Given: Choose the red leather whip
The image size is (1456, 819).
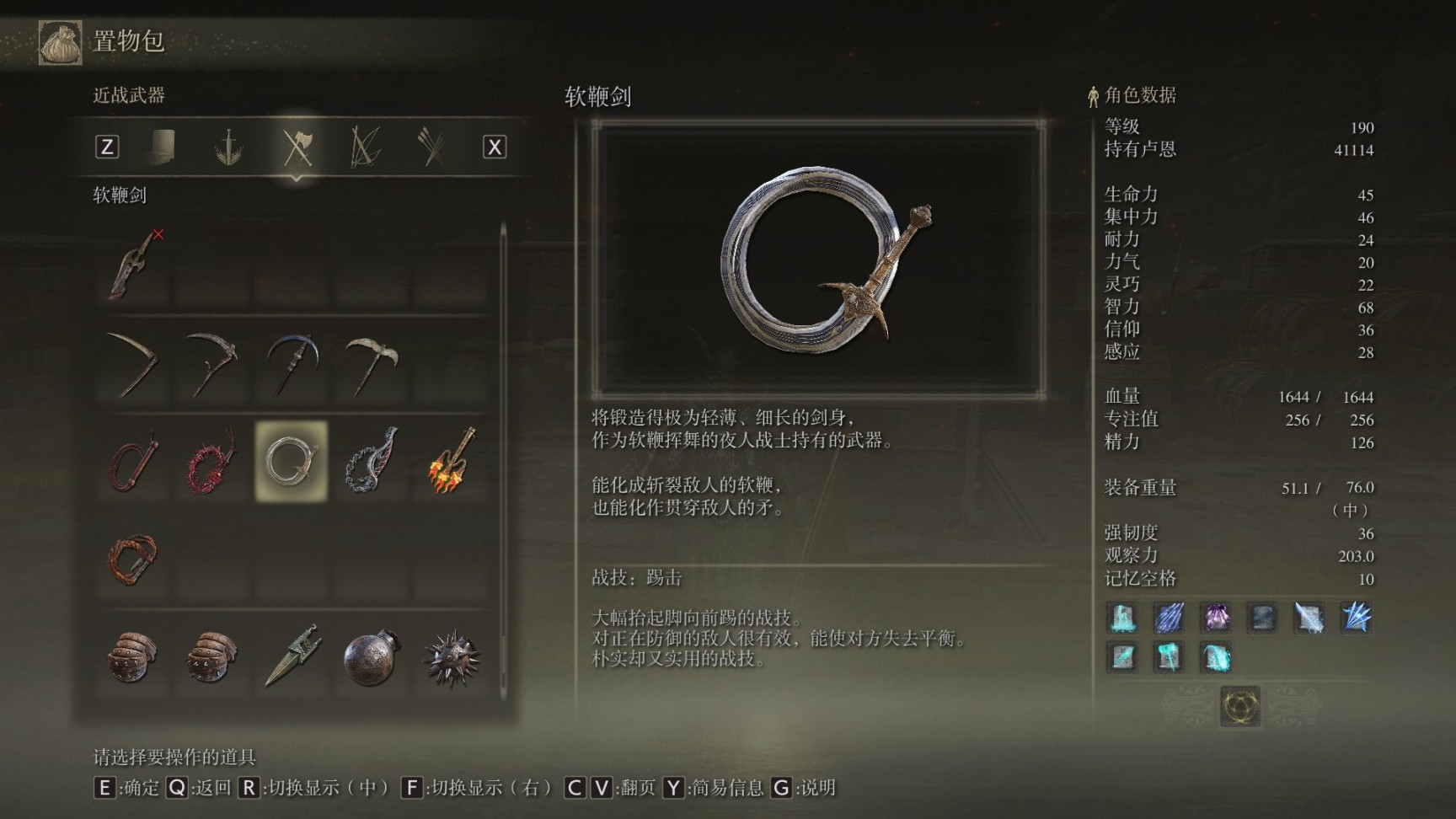Looking at the screenshot, I should tap(133, 462).
